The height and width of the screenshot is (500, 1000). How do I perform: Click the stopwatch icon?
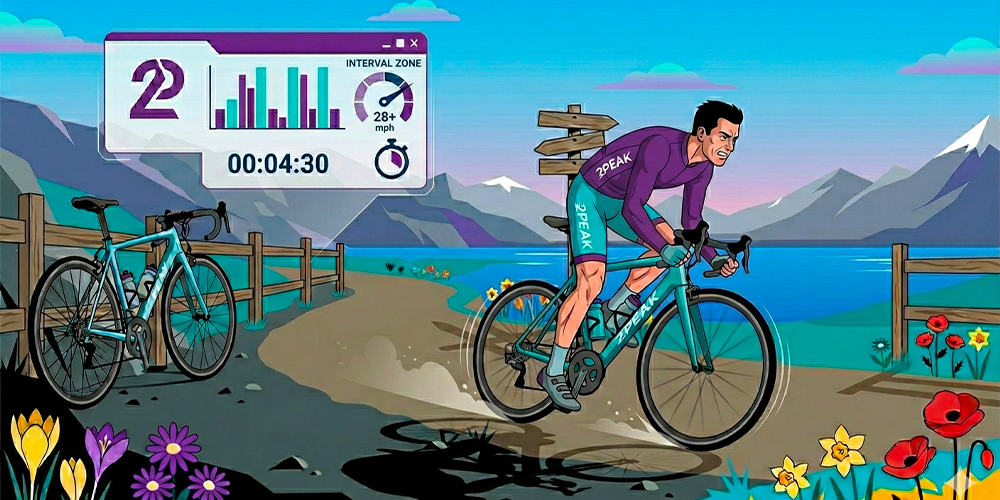(390, 160)
